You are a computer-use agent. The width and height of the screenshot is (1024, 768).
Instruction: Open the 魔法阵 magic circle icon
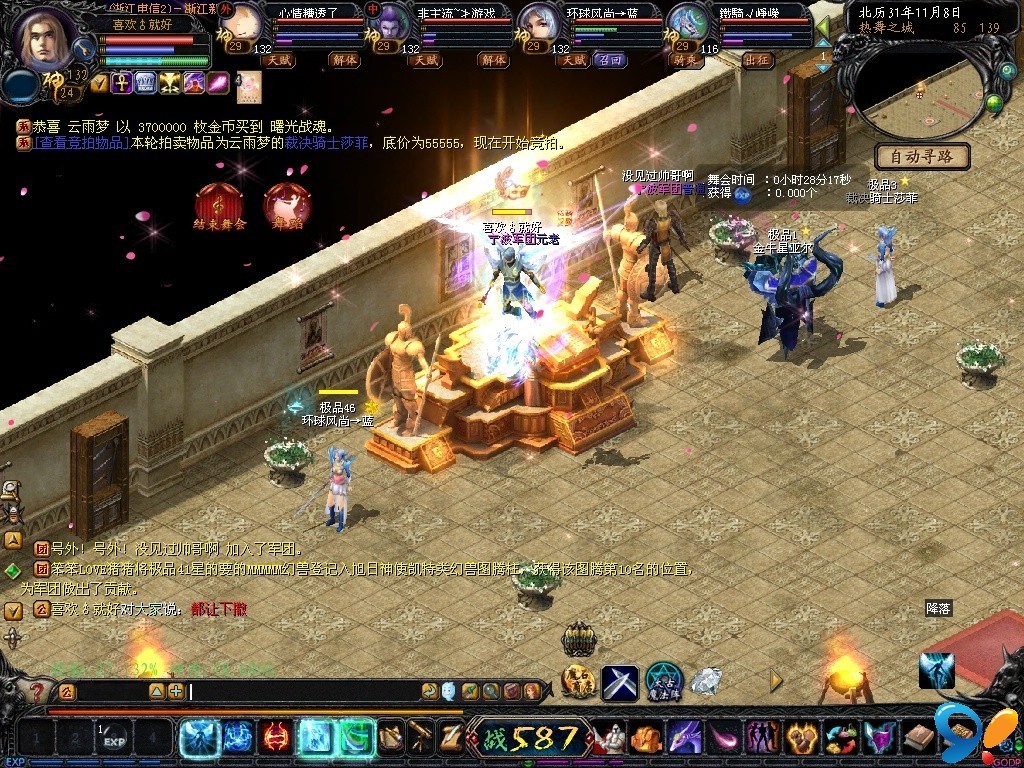[664, 681]
